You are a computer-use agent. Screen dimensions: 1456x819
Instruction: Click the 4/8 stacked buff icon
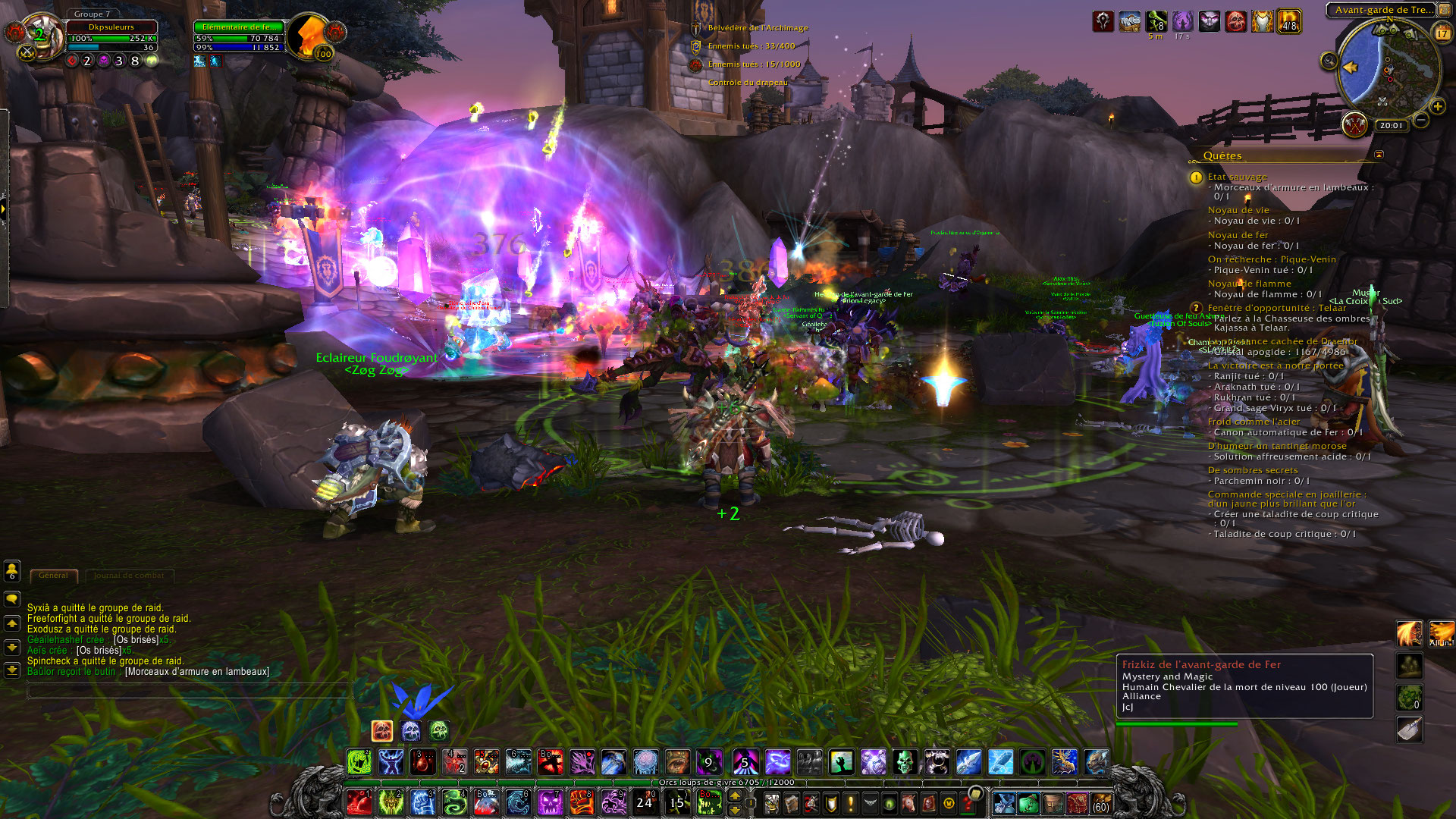[x=1288, y=21]
